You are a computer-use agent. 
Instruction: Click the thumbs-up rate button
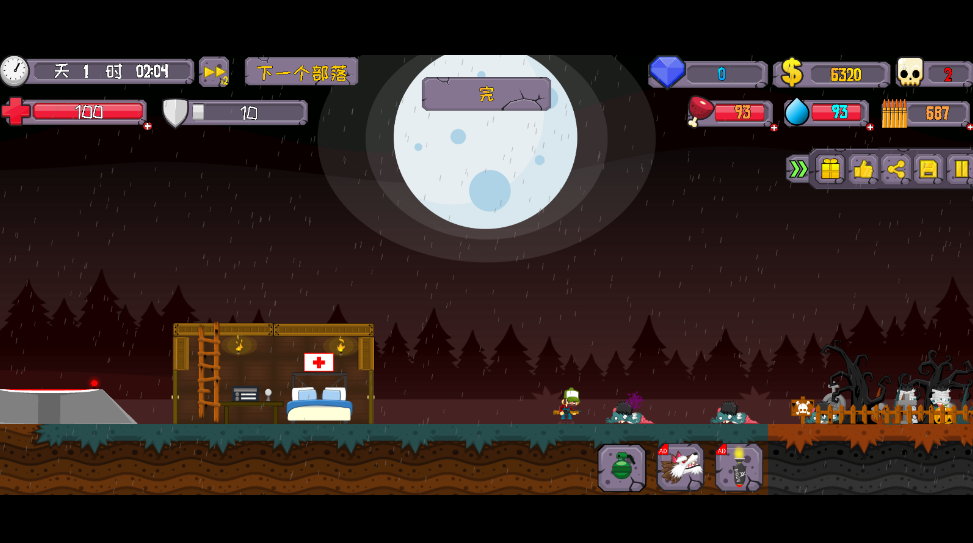[x=863, y=169]
